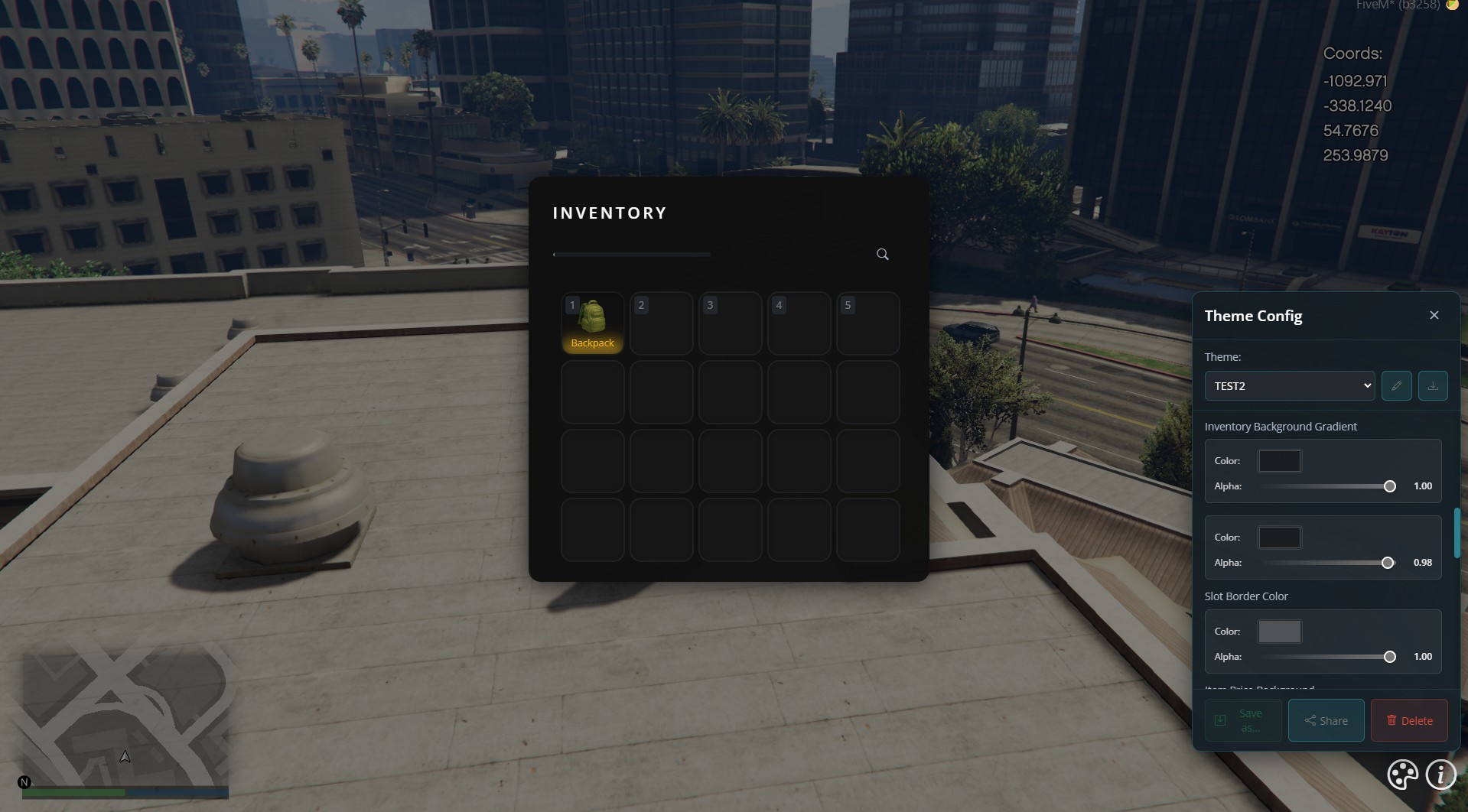Open the Slot Border Color swatch

coord(1279,631)
